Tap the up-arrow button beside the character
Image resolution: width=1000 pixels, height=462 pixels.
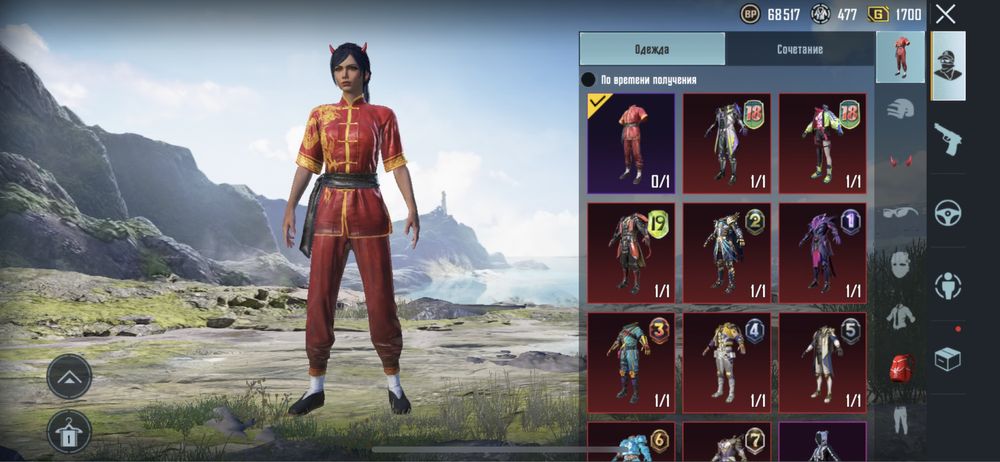(69, 376)
